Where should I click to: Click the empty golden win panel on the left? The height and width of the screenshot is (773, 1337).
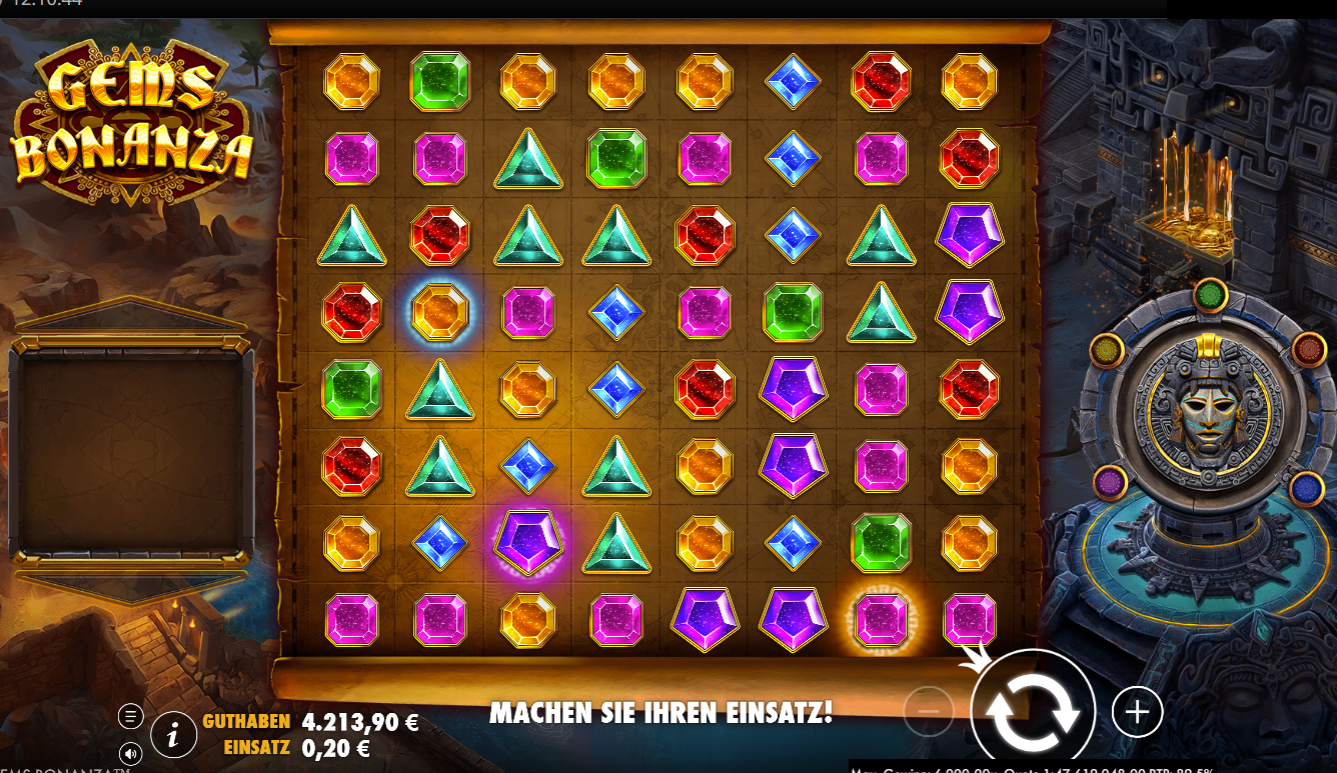[132, 452]
